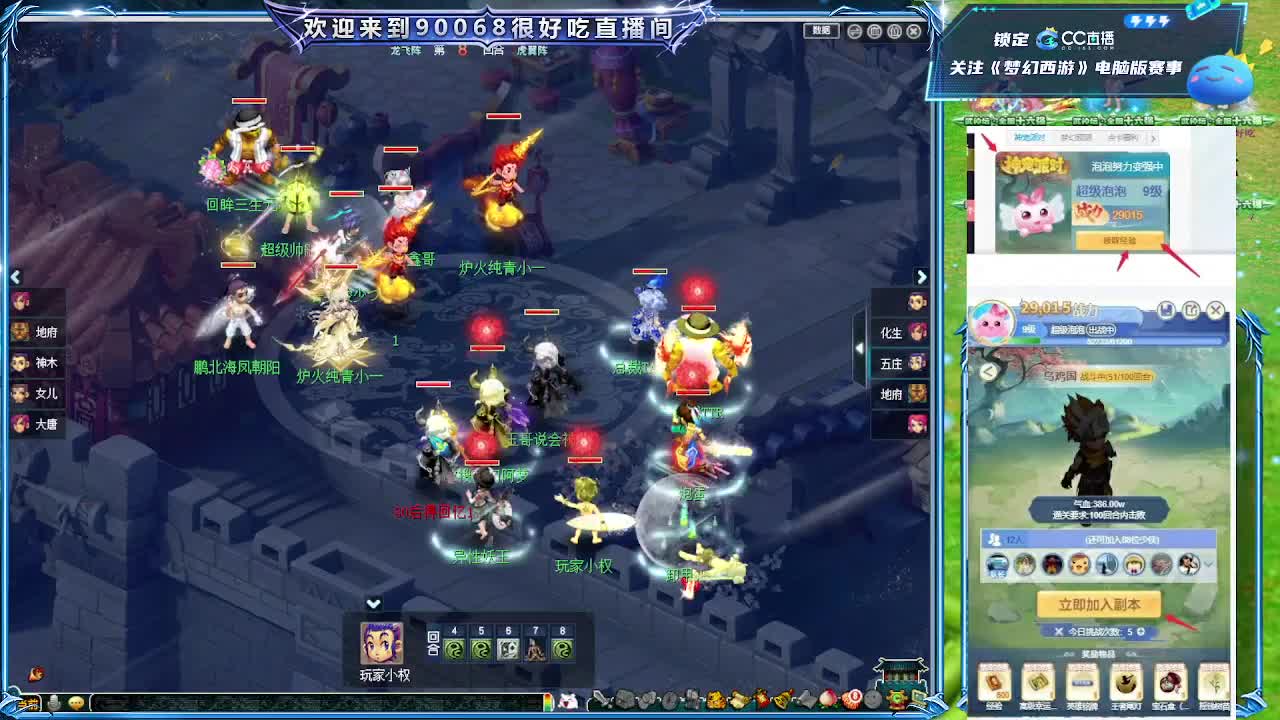This screenshot has height=720, width=1280.
Task: Click the right chevron arrow on the battle screen edge
Action: 922,277
